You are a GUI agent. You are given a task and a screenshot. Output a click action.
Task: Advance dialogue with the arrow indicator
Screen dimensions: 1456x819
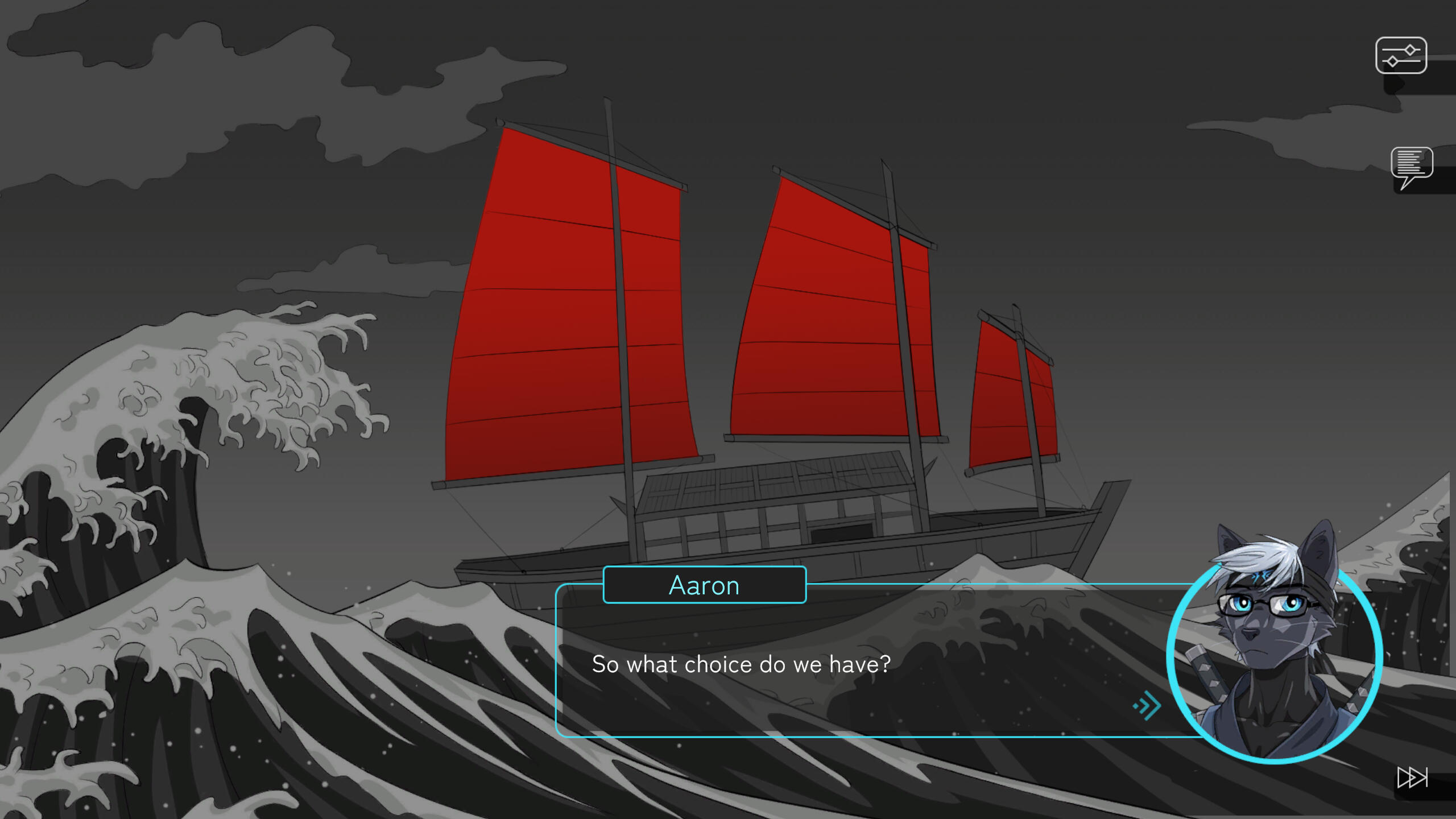click(1147, 706)
